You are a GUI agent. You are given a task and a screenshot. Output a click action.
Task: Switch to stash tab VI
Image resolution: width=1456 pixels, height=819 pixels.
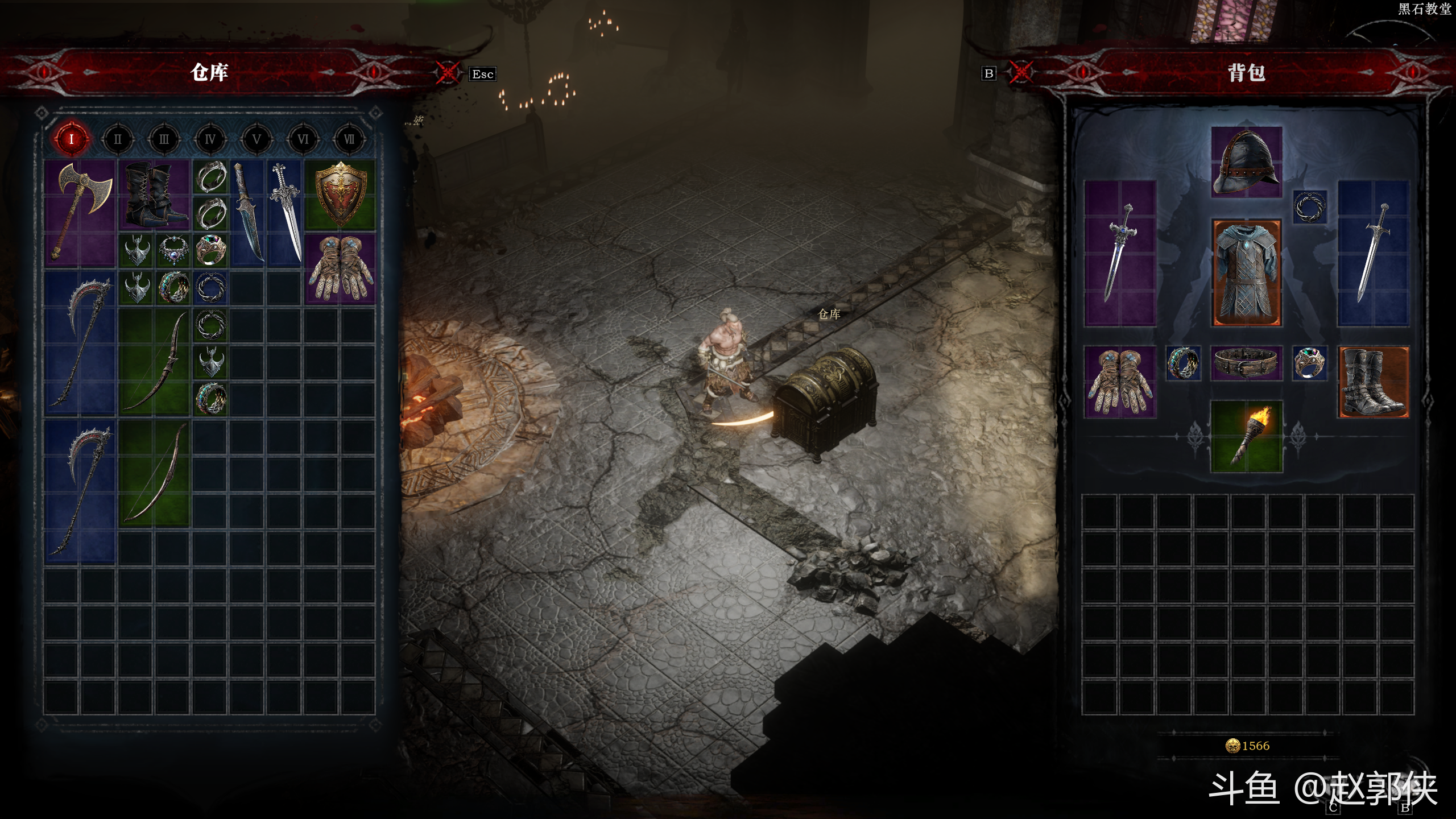pyautogui.click(x=303, y=139)
